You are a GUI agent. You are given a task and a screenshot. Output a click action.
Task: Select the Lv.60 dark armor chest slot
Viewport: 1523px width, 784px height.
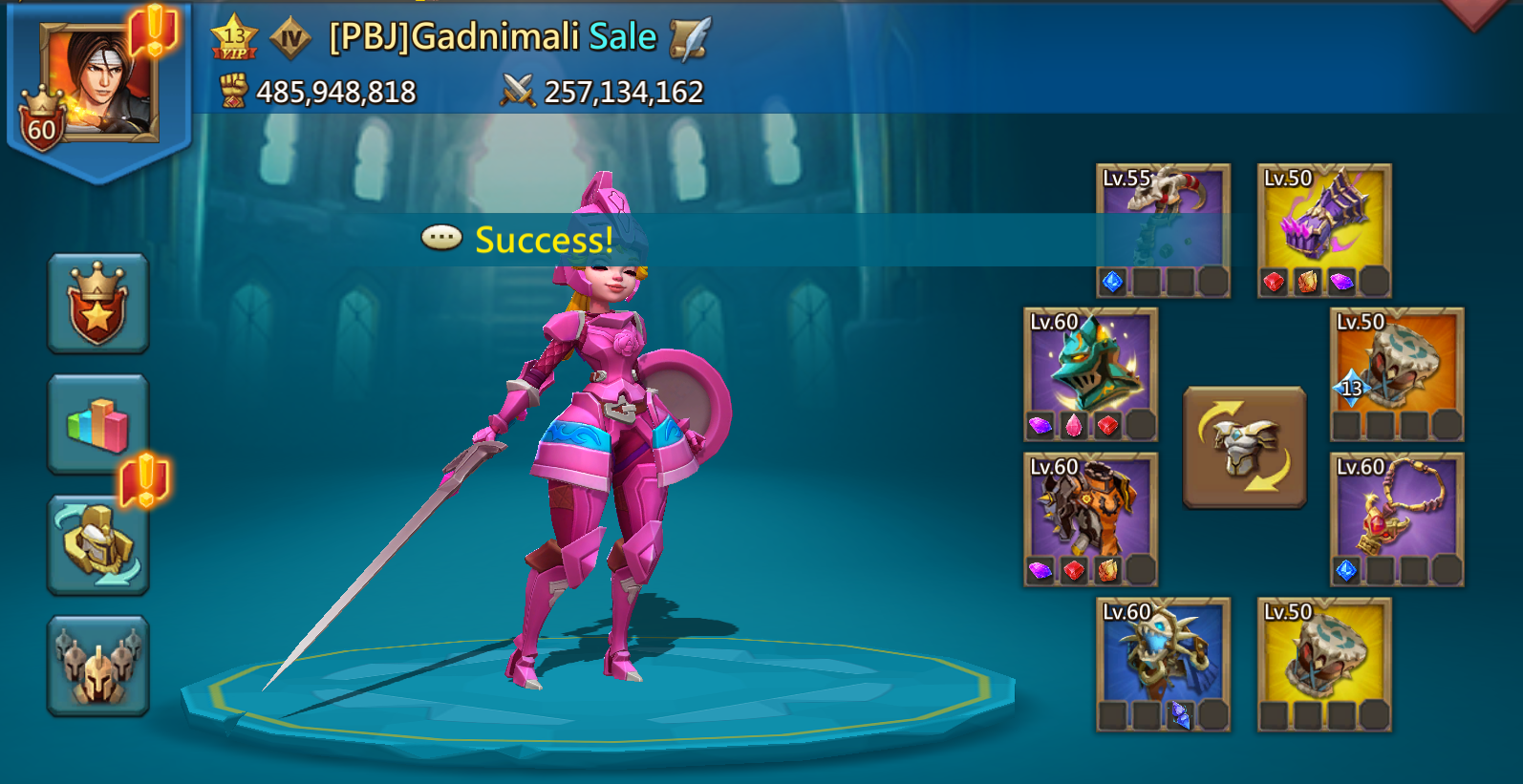[1090, 519]
